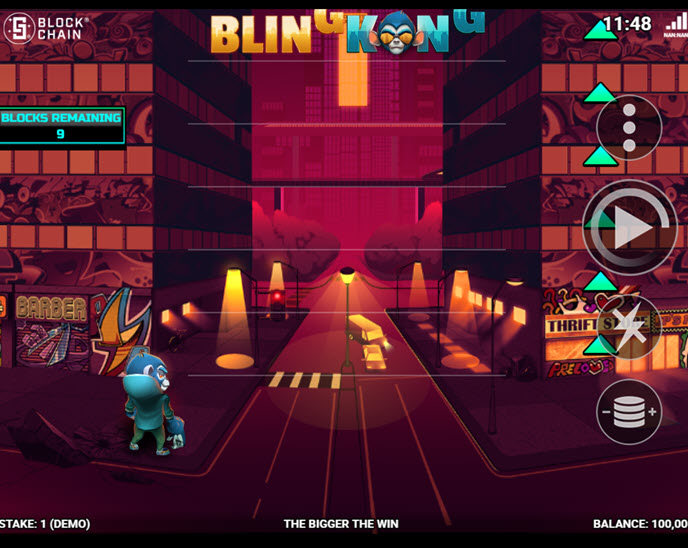The image size is (688, 548).
Task: Open the three-dots options menu
Action: [629, 128]
